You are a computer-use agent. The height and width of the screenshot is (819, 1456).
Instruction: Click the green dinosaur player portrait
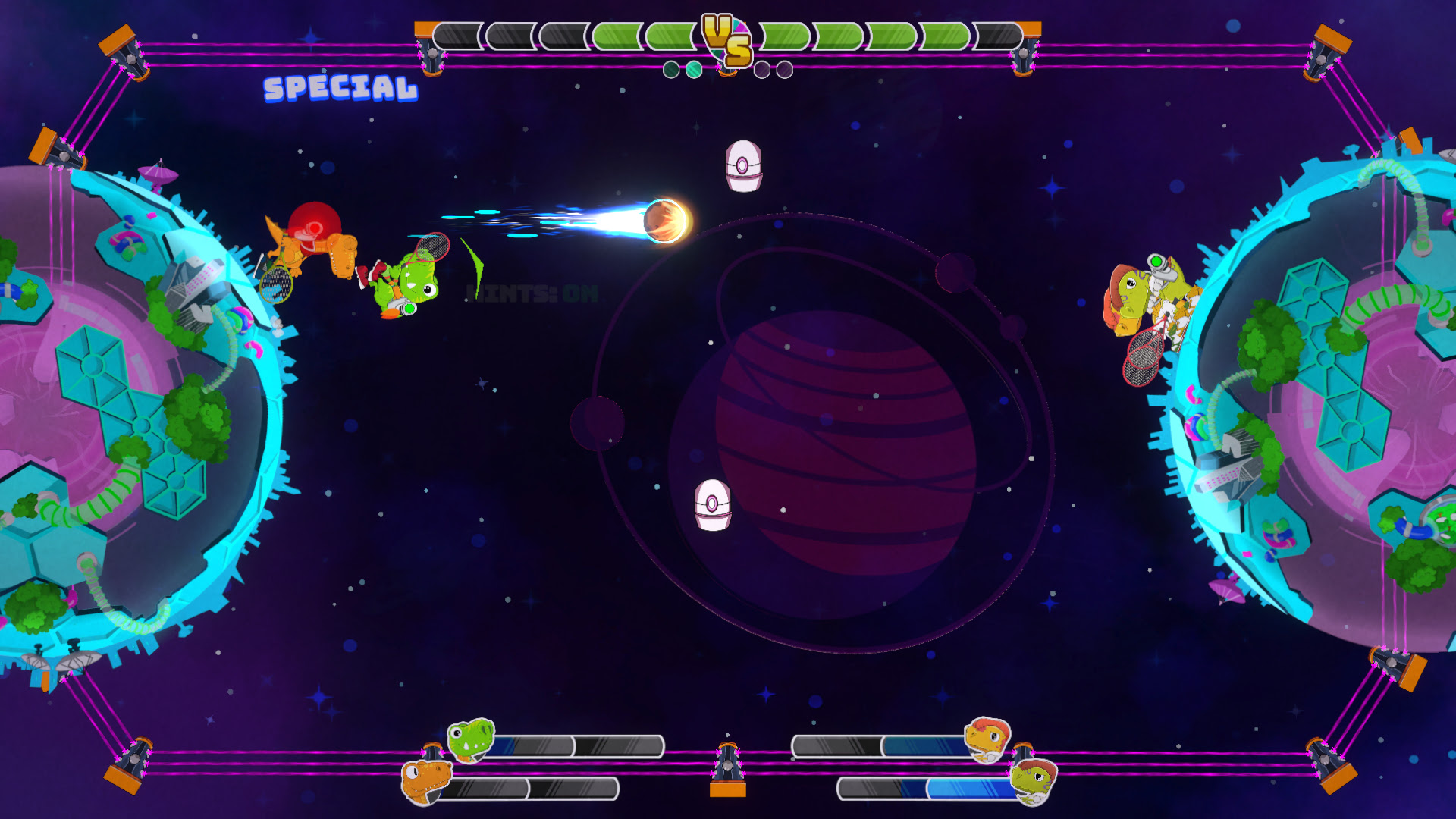pos(471,739)
